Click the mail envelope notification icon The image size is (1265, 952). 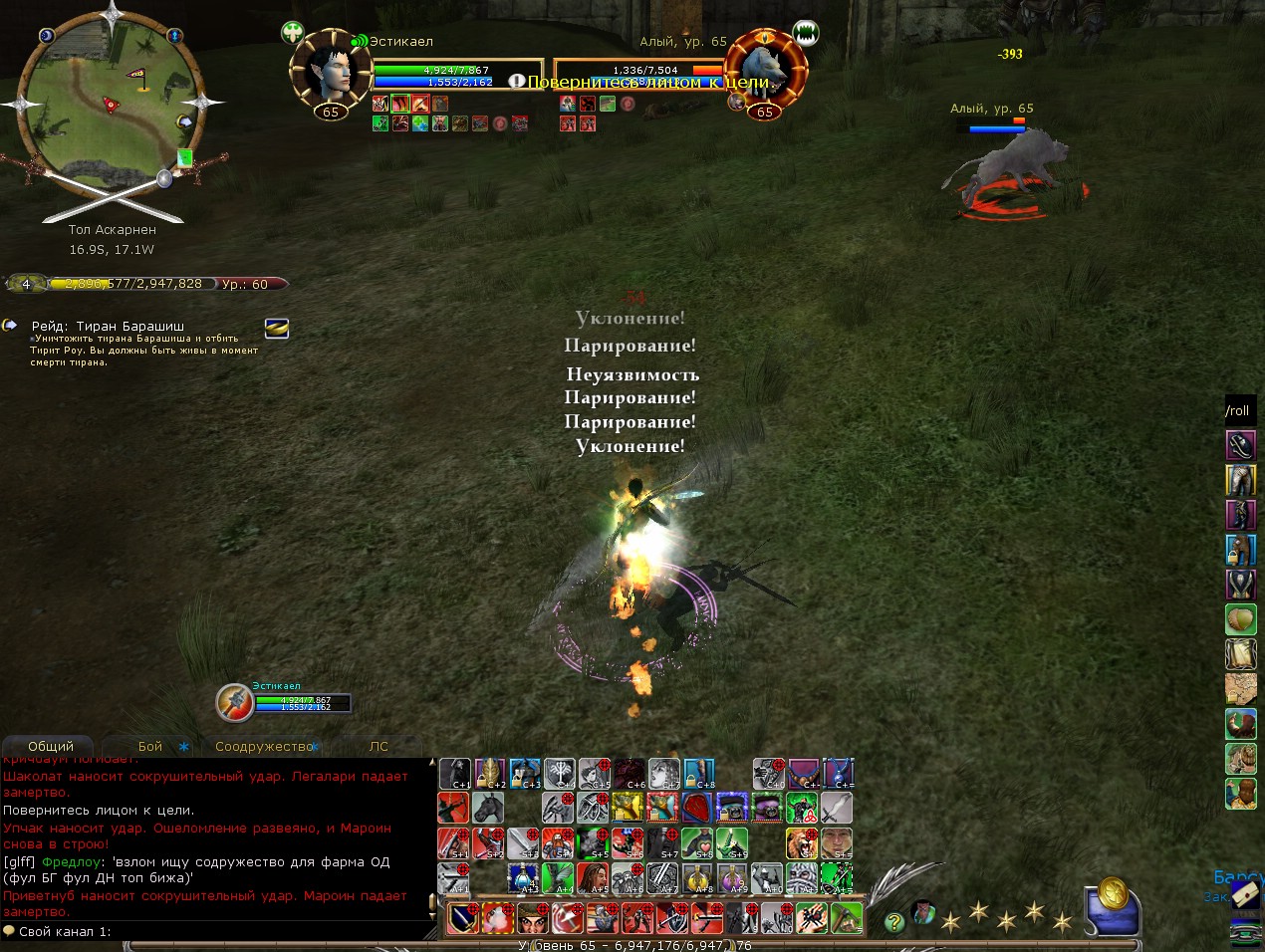(1245, 896)
